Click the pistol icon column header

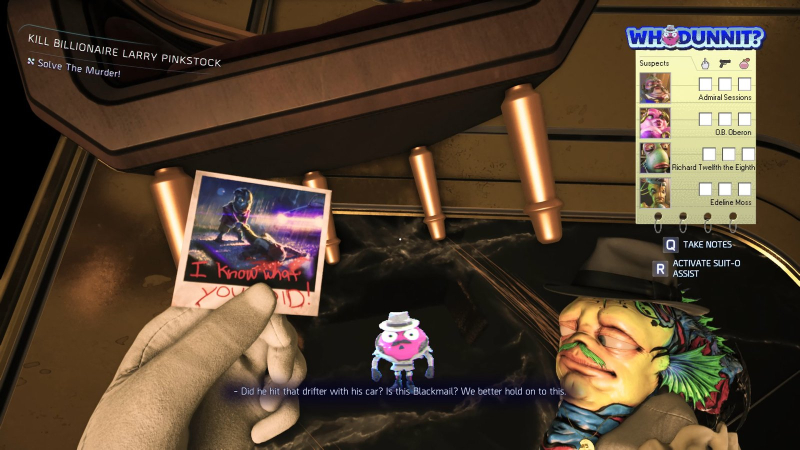point(724,63)
